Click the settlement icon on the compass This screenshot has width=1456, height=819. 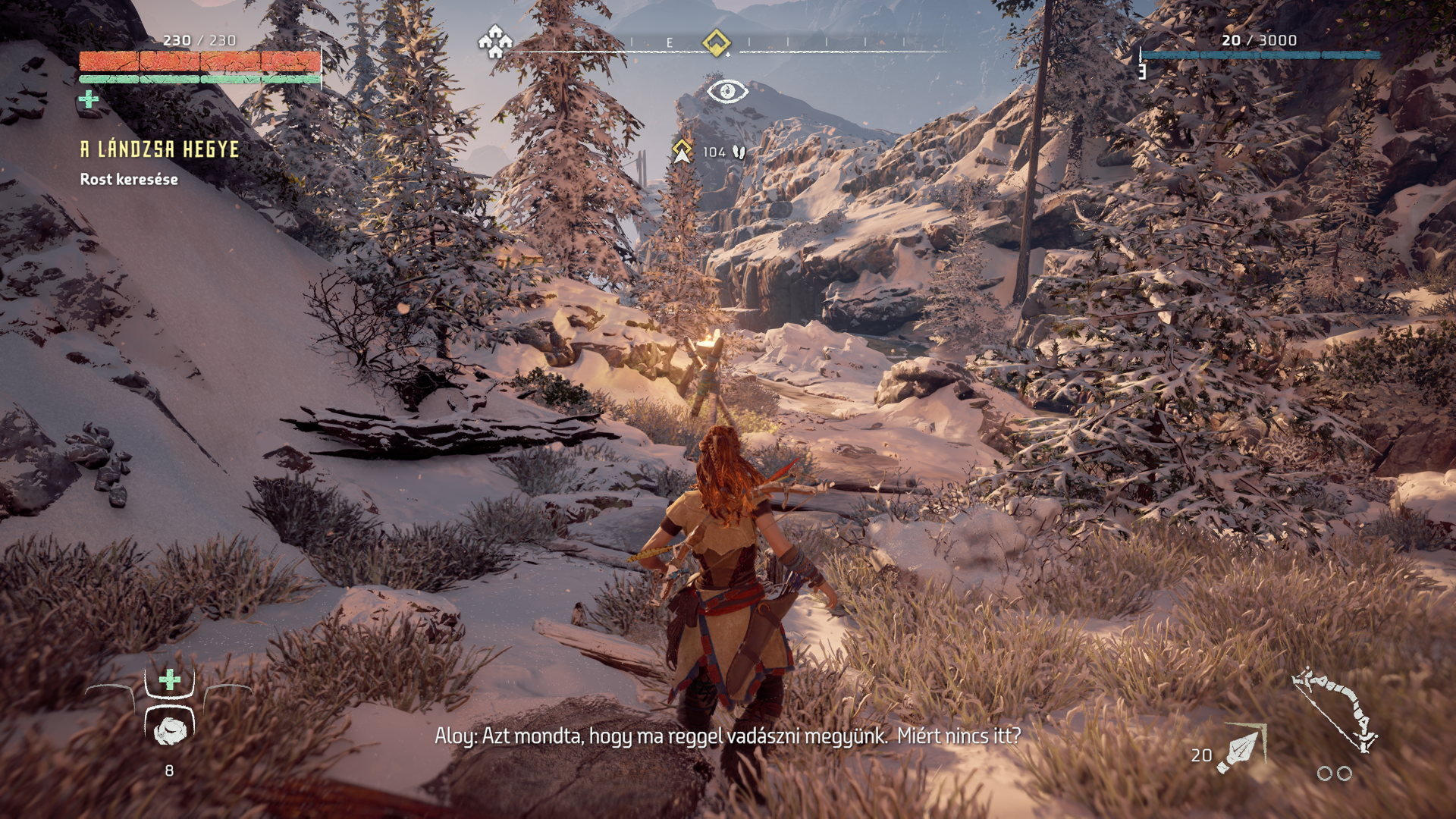tap(495, 42)
